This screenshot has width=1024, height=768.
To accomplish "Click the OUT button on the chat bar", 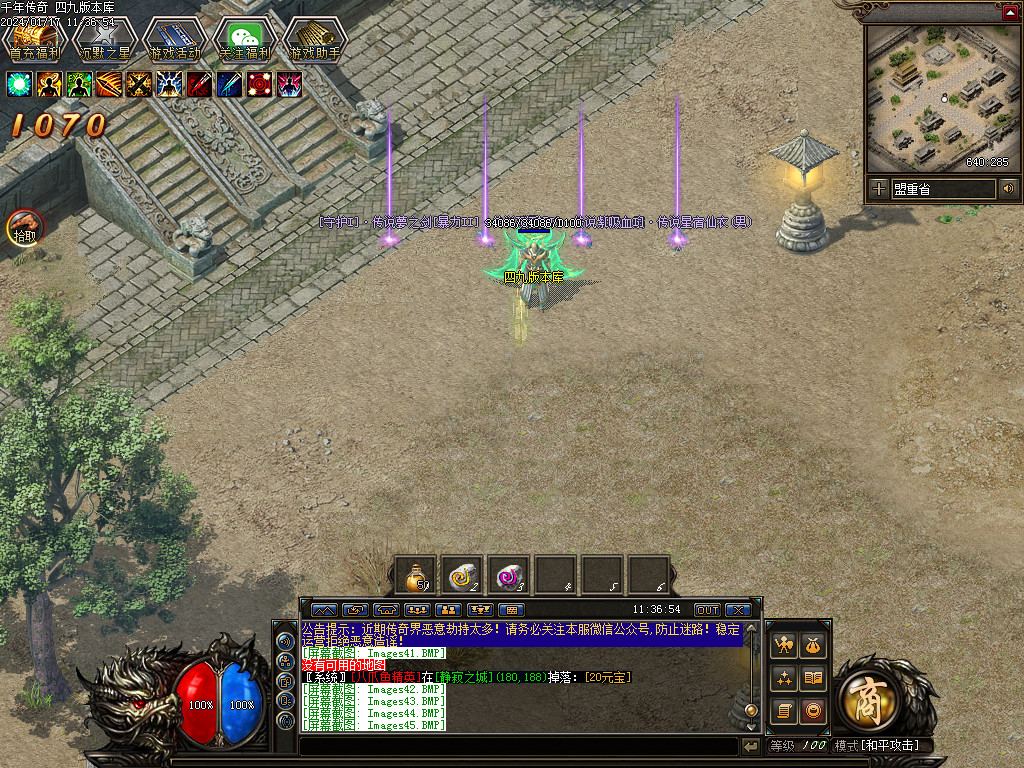I will tap(707, 609).
